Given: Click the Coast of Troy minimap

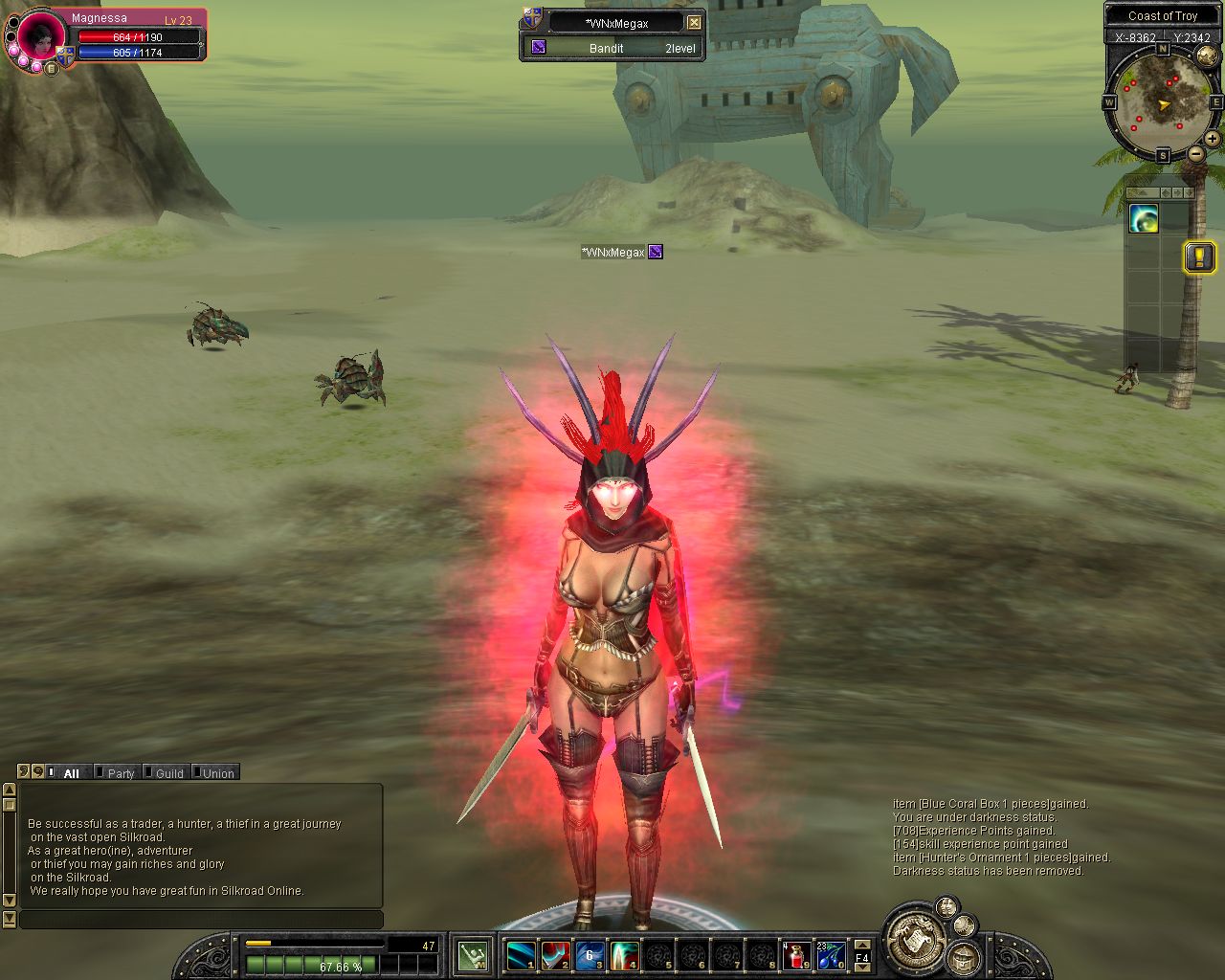Looking at the screenshot, I should pos(1162,105).
